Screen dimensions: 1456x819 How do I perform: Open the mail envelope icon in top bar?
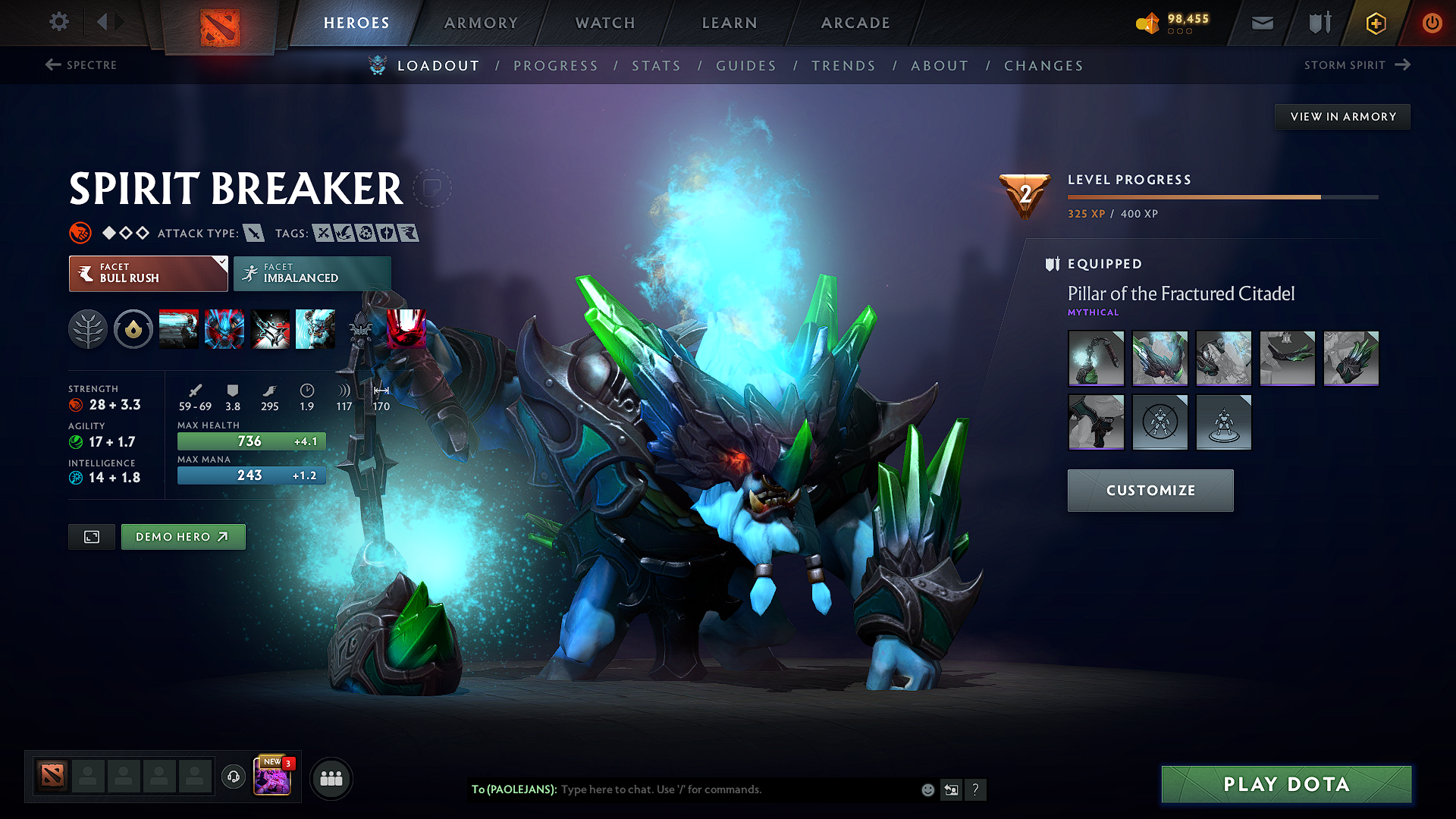[x=1262, y=23]
